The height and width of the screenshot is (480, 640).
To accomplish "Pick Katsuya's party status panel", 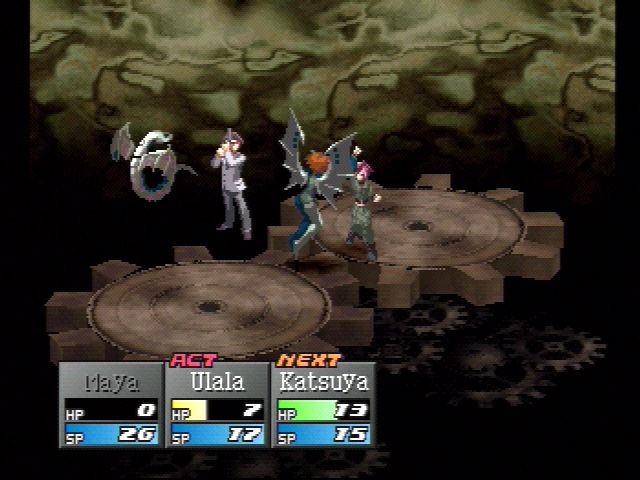I will tap(322, 404).
